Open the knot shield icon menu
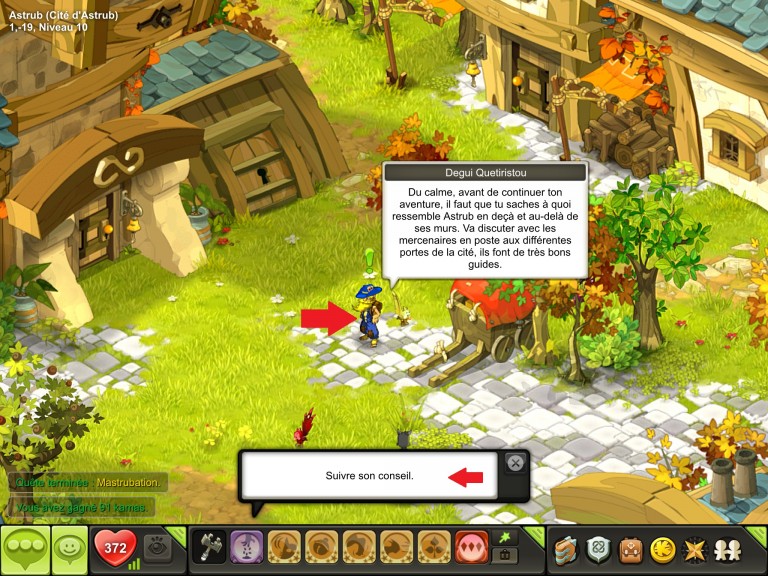This screenshot has height=576, width=768. [599, 549]
